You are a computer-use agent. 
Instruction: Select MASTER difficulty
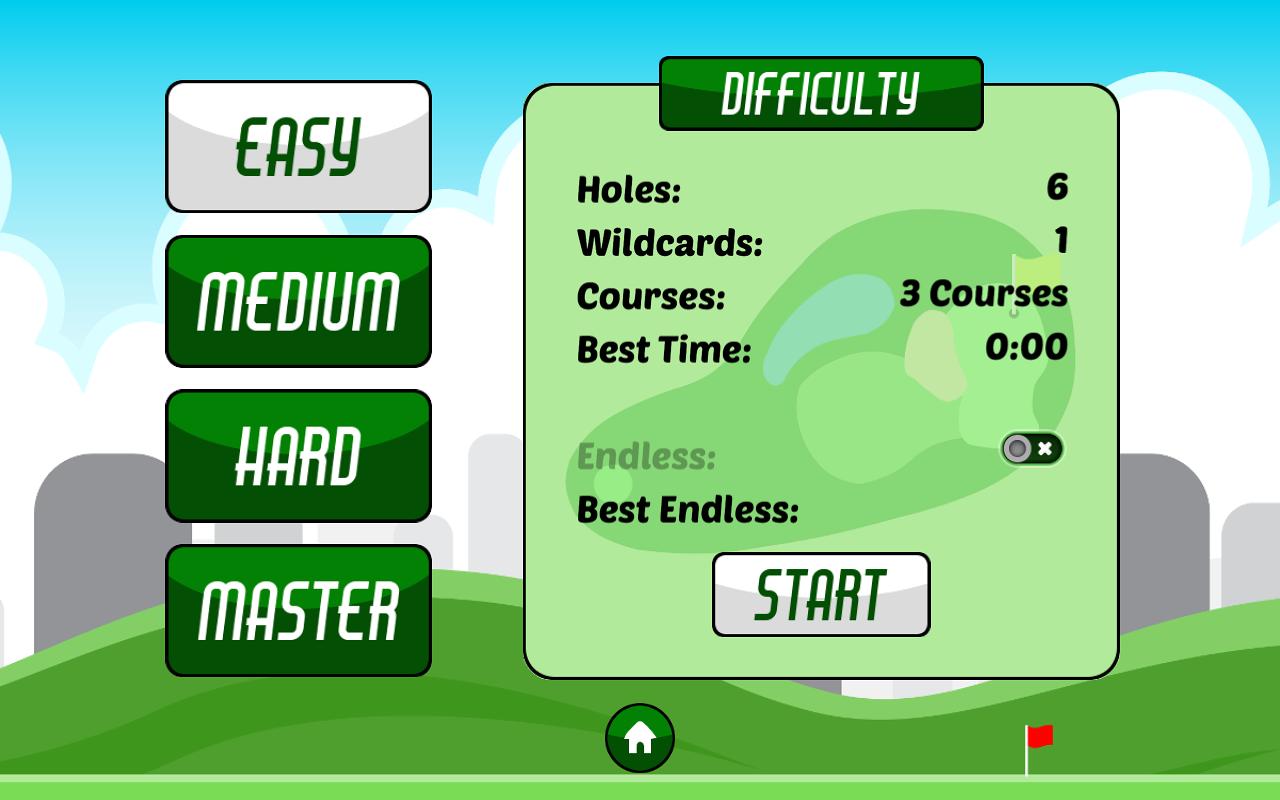[x=298, y=609]
